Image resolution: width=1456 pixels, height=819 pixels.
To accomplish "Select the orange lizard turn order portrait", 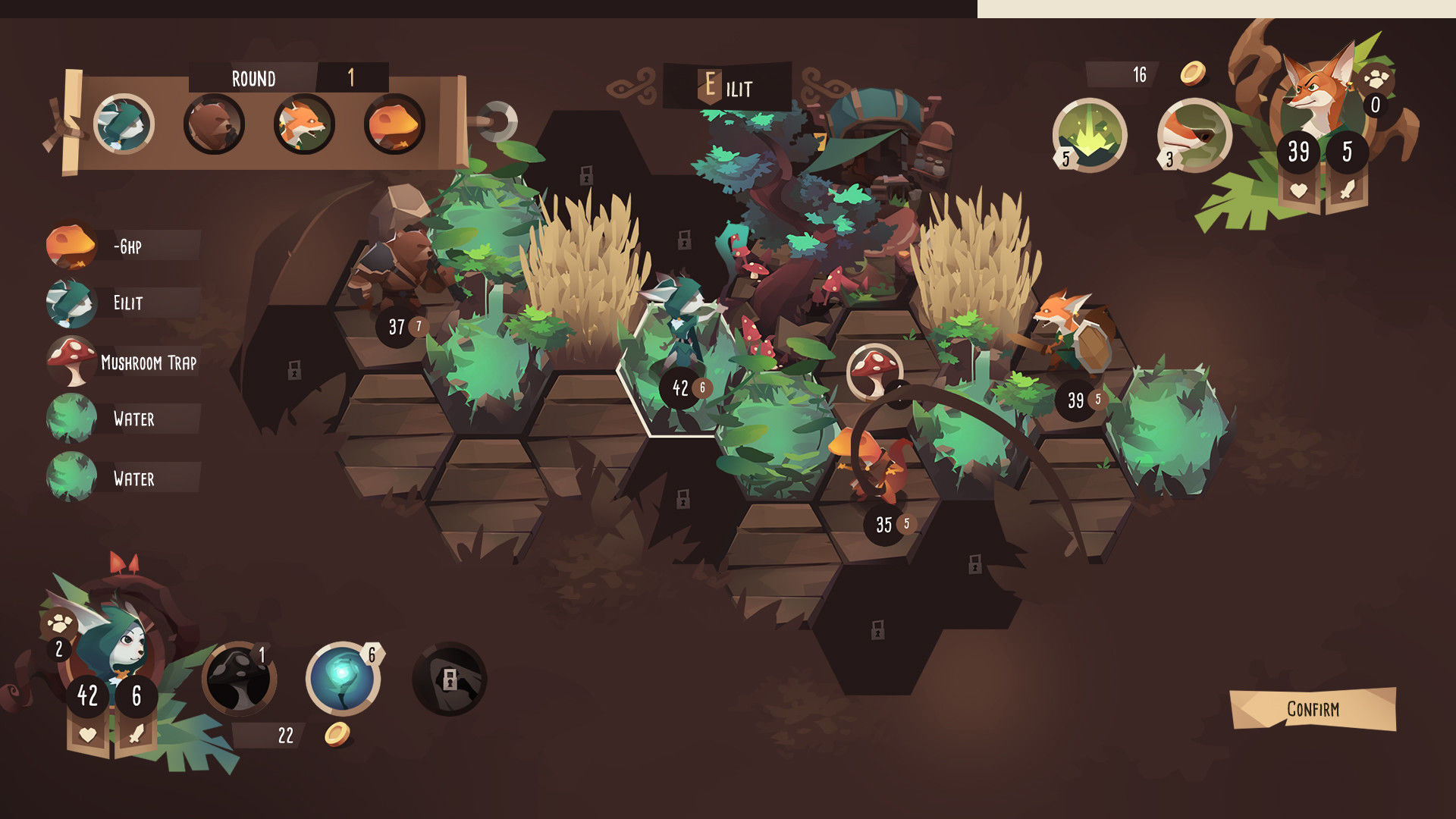I will click(394, 124).
